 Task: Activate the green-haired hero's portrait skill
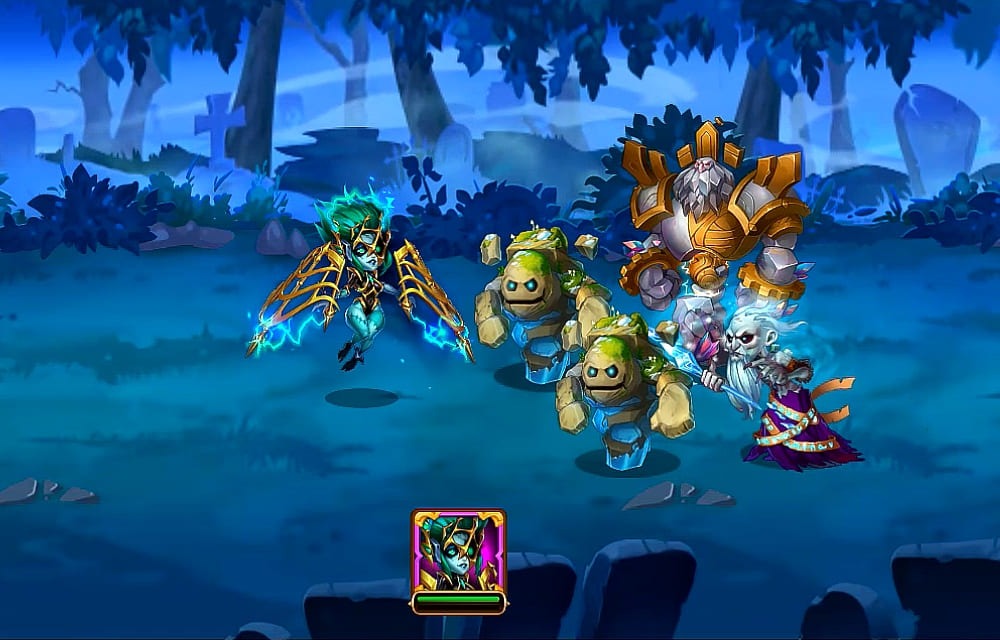[458, 551]
